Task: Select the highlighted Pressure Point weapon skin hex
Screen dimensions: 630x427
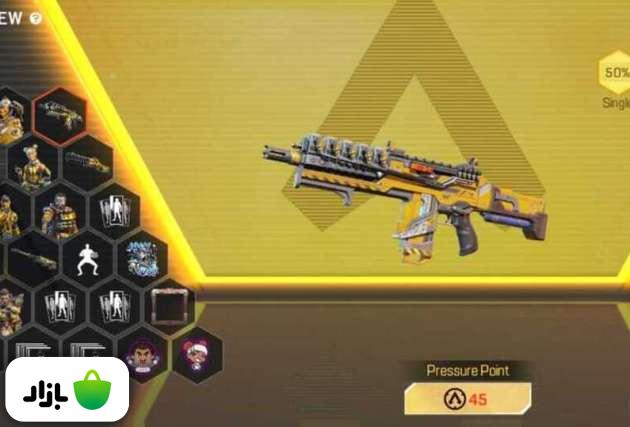Action: (x=59, y=117)
